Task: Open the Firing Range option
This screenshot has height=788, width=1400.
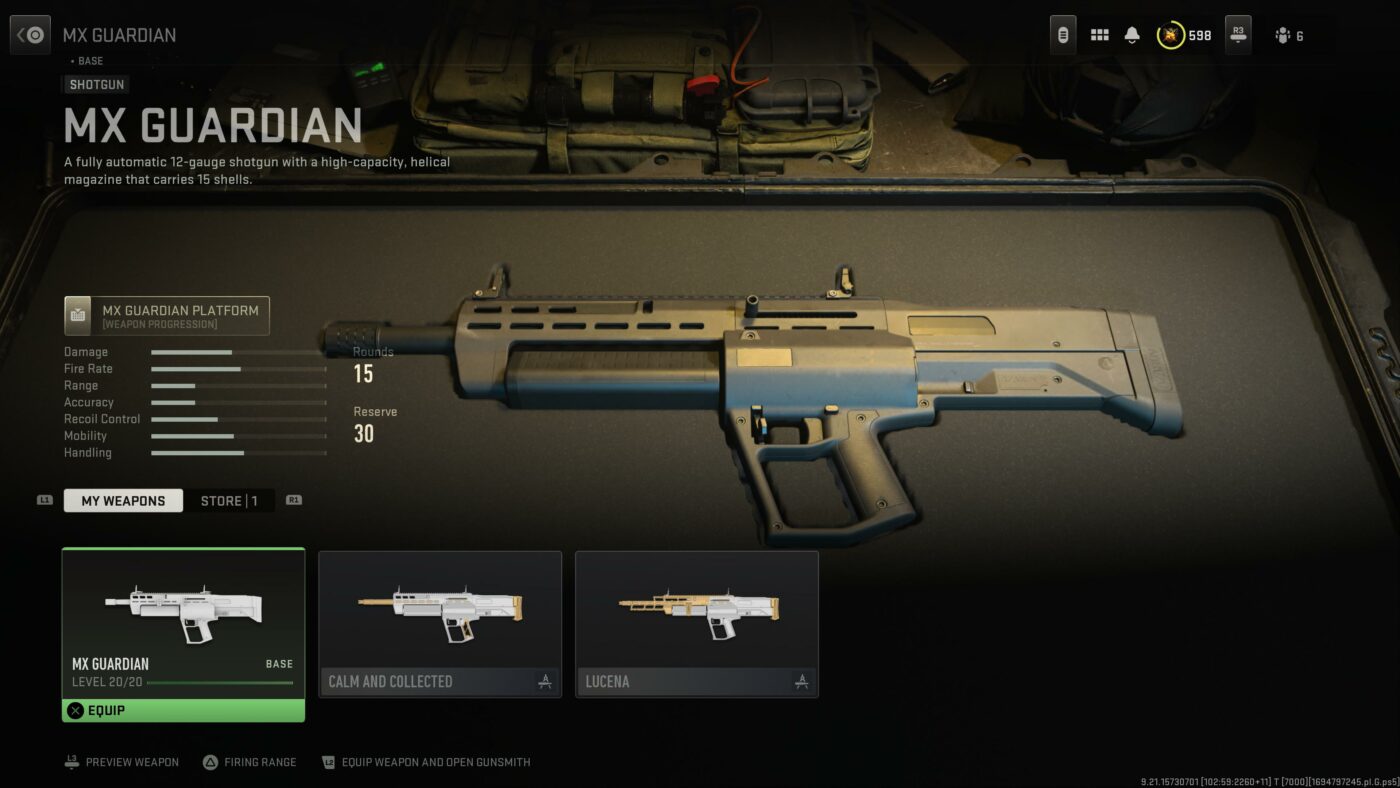Action: (250, 762)
